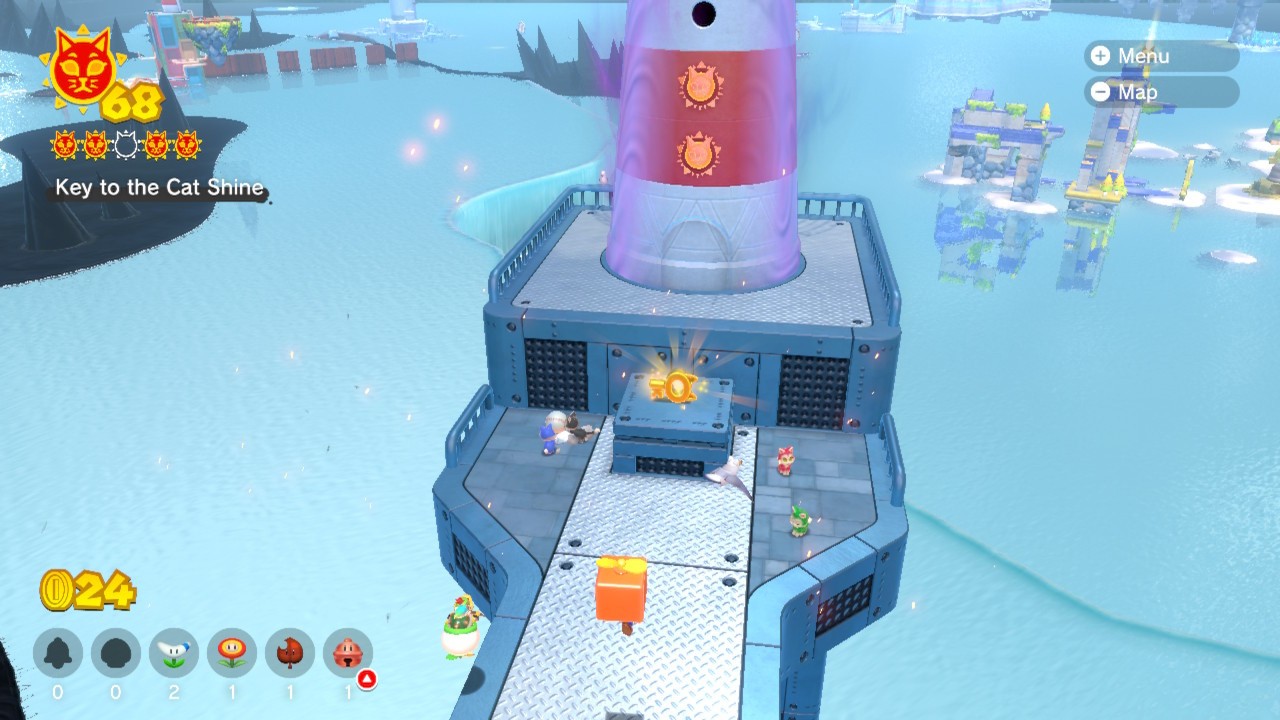1280x720 pixels.
Task: Select the Boomerang Flower reserve item
Action: [x=174, y=654]
